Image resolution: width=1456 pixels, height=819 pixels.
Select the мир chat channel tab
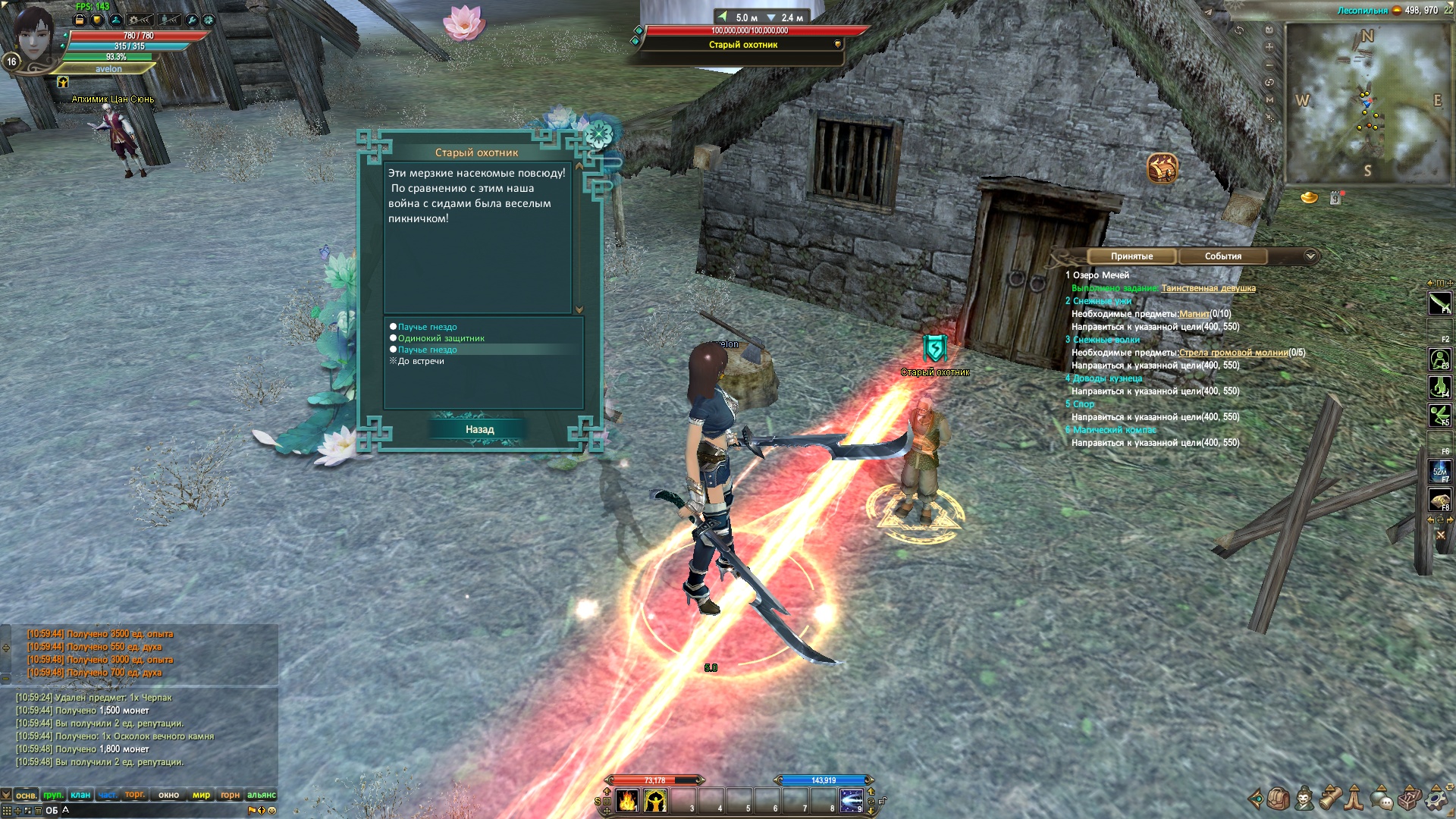tap(201, 795)
